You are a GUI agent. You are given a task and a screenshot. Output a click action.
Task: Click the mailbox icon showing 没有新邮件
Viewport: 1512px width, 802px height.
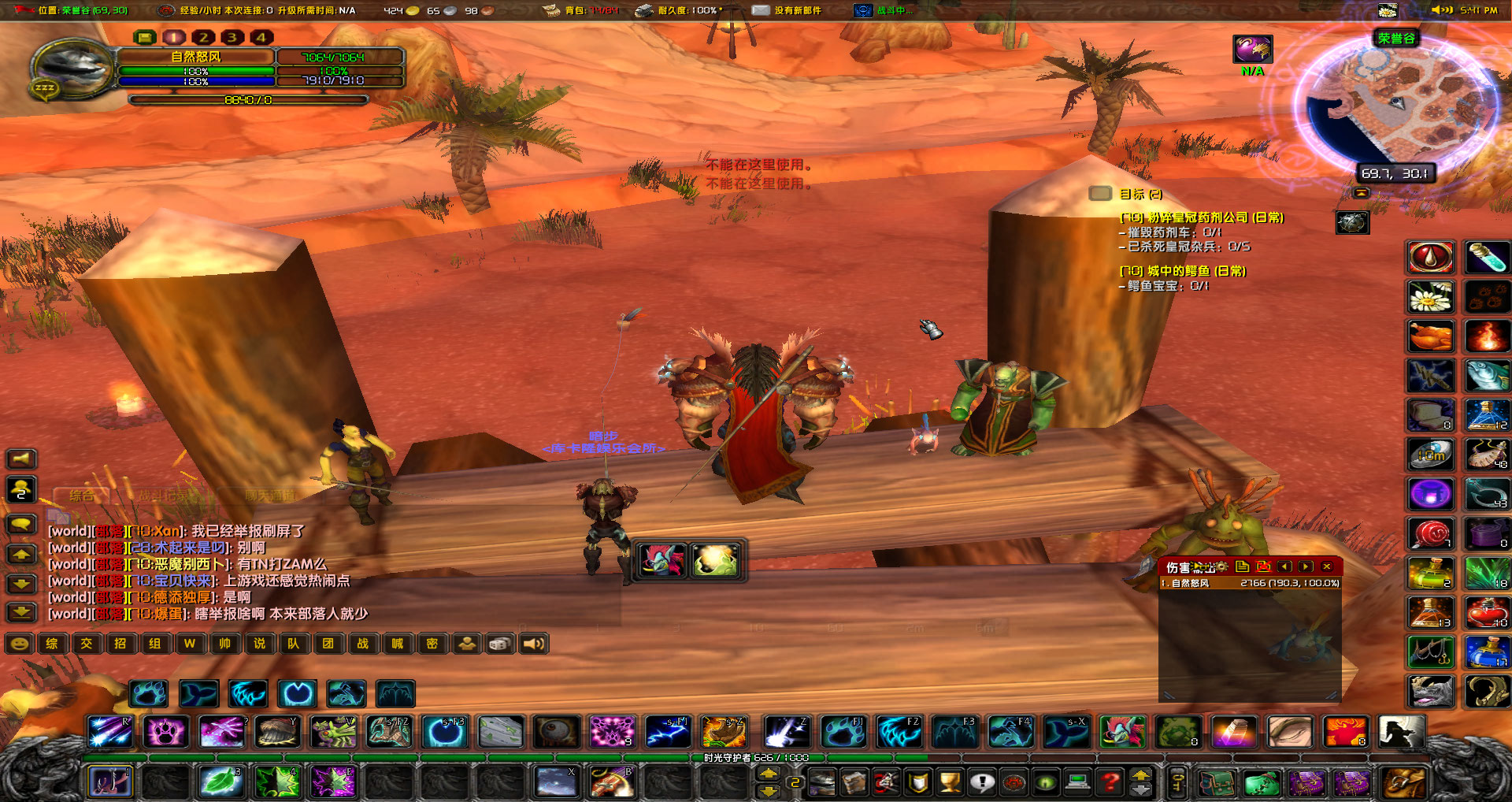tap(761, 10)
